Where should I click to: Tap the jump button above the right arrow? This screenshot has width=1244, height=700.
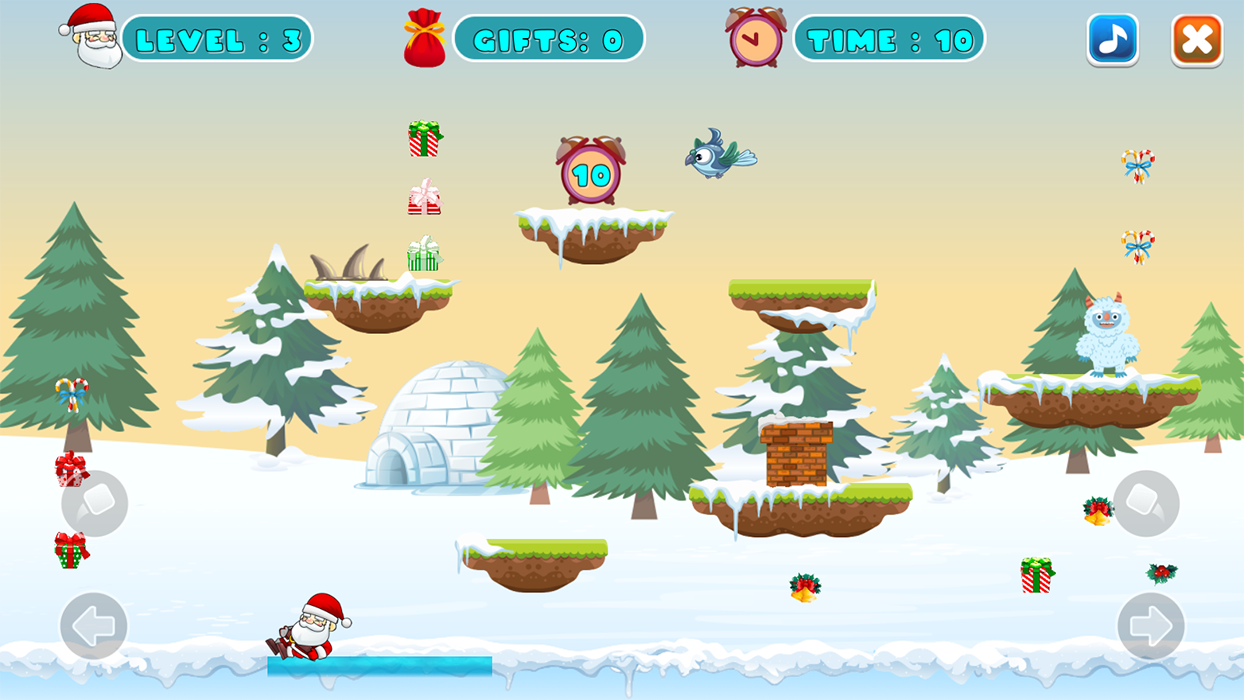(x=1146, y=504)
